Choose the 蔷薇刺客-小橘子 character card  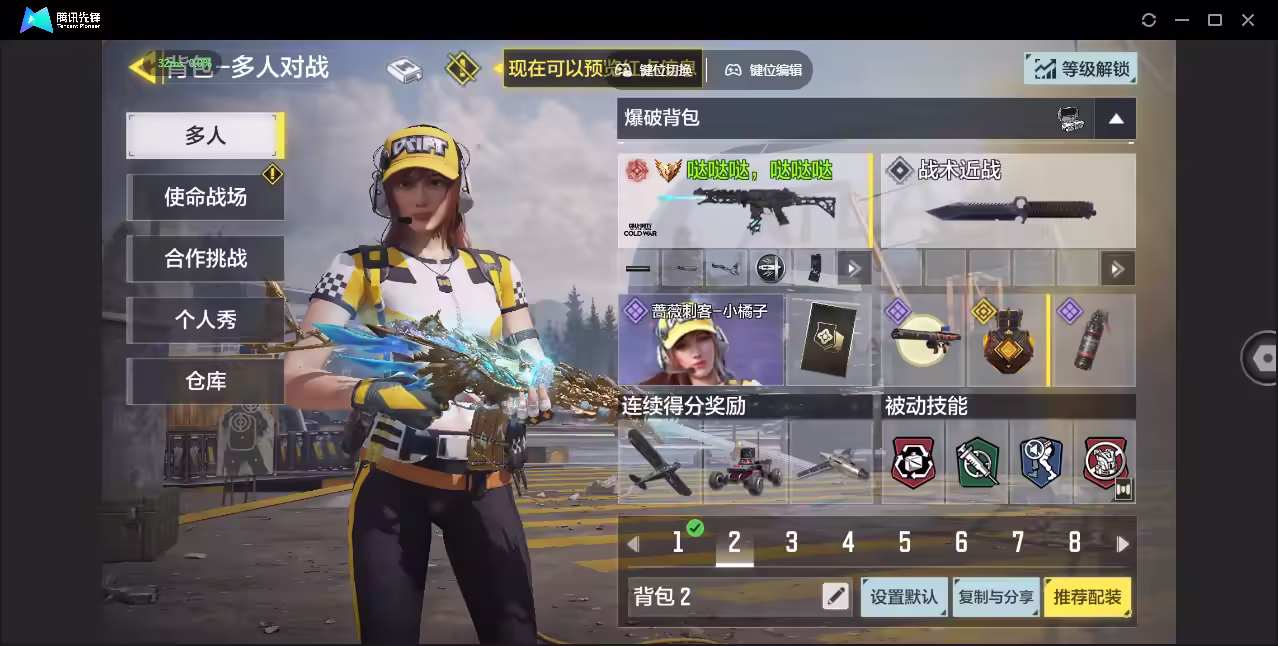[x=701, y=341]
